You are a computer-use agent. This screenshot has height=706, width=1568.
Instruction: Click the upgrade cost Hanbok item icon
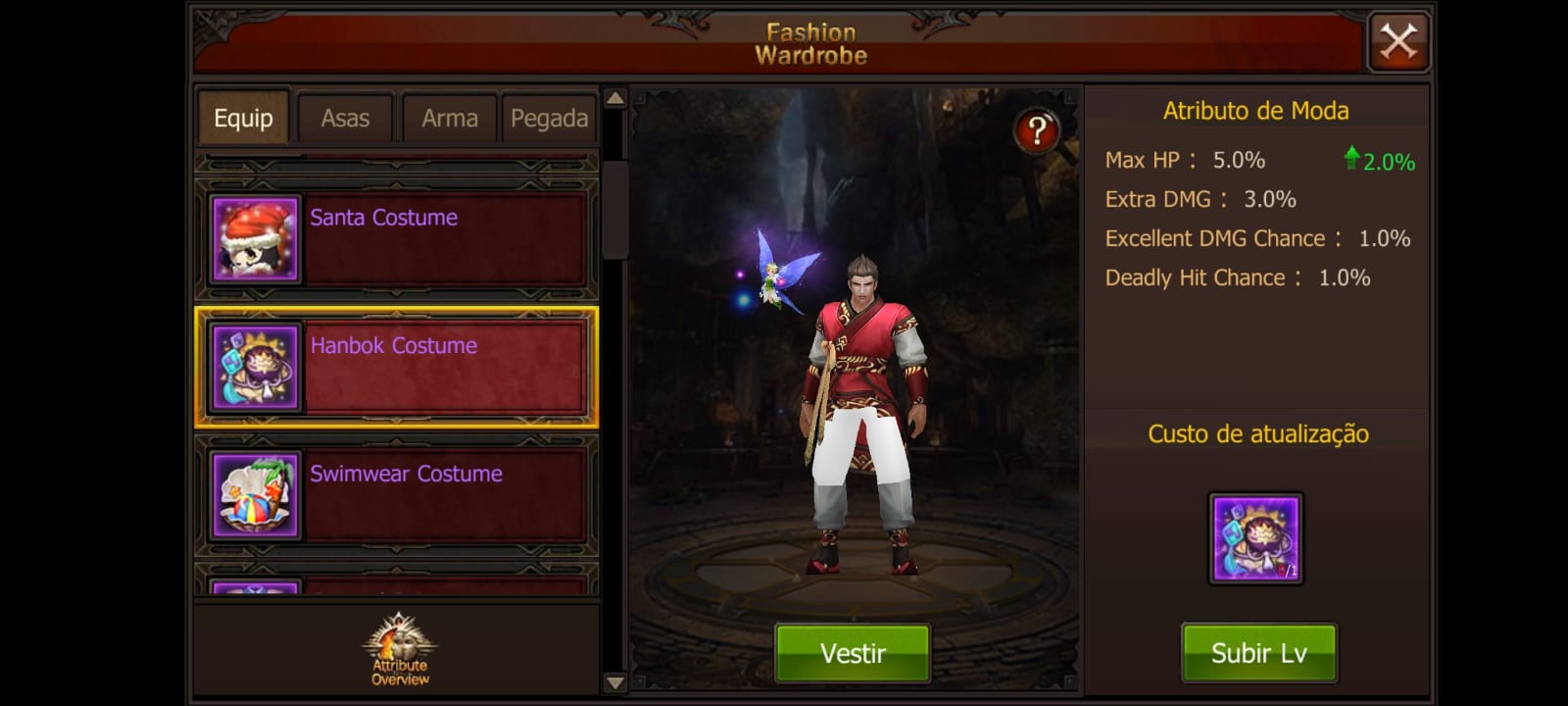pos(1255,538)
